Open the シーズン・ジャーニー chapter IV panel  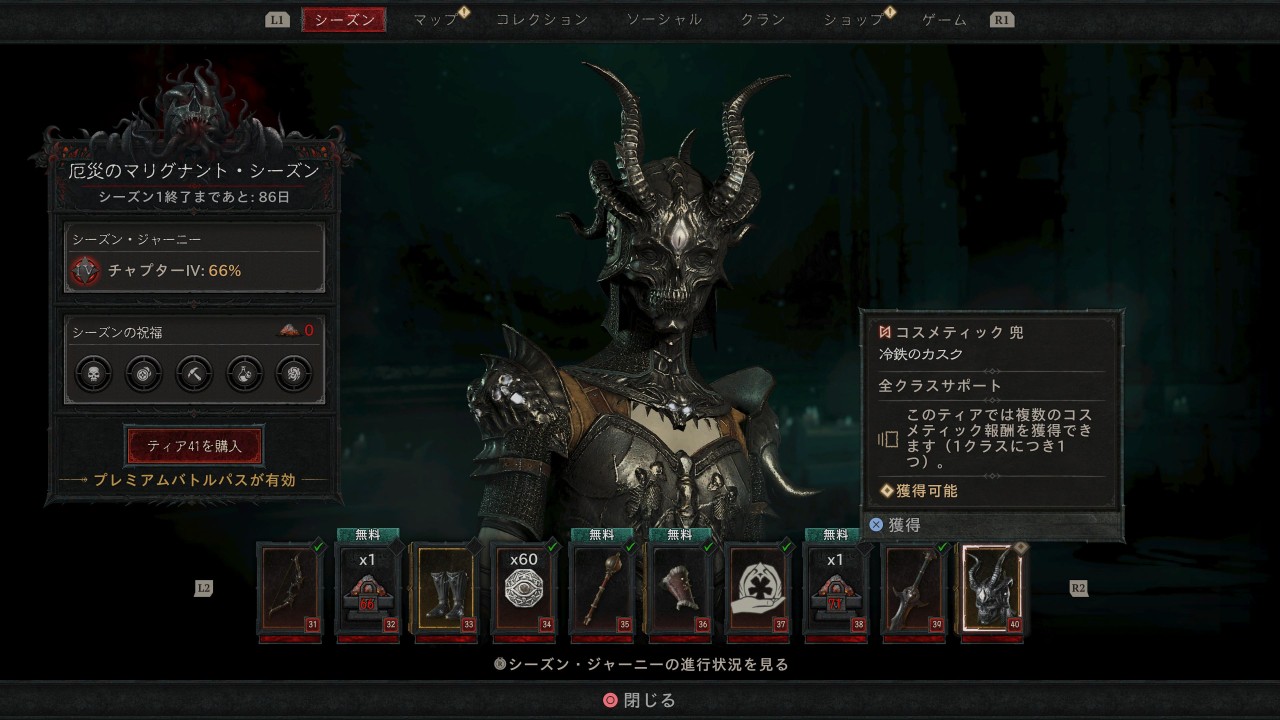point(195,258)
